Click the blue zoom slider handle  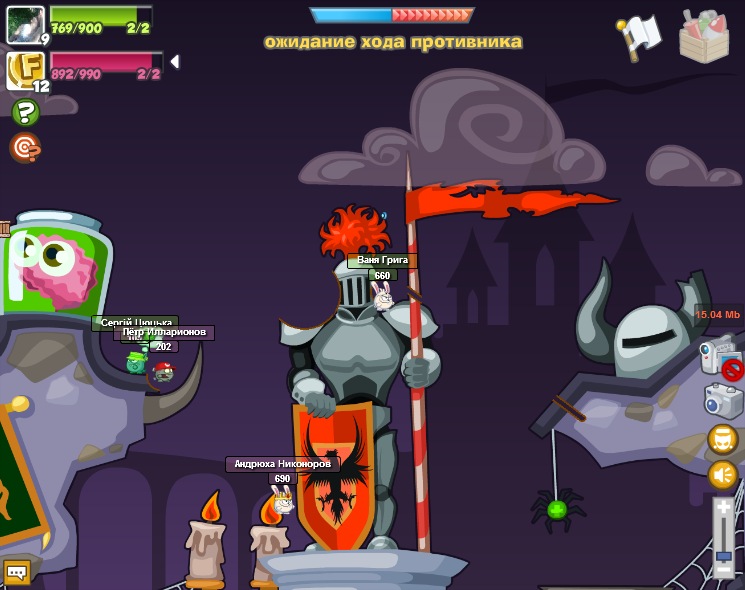coord(724,554)
